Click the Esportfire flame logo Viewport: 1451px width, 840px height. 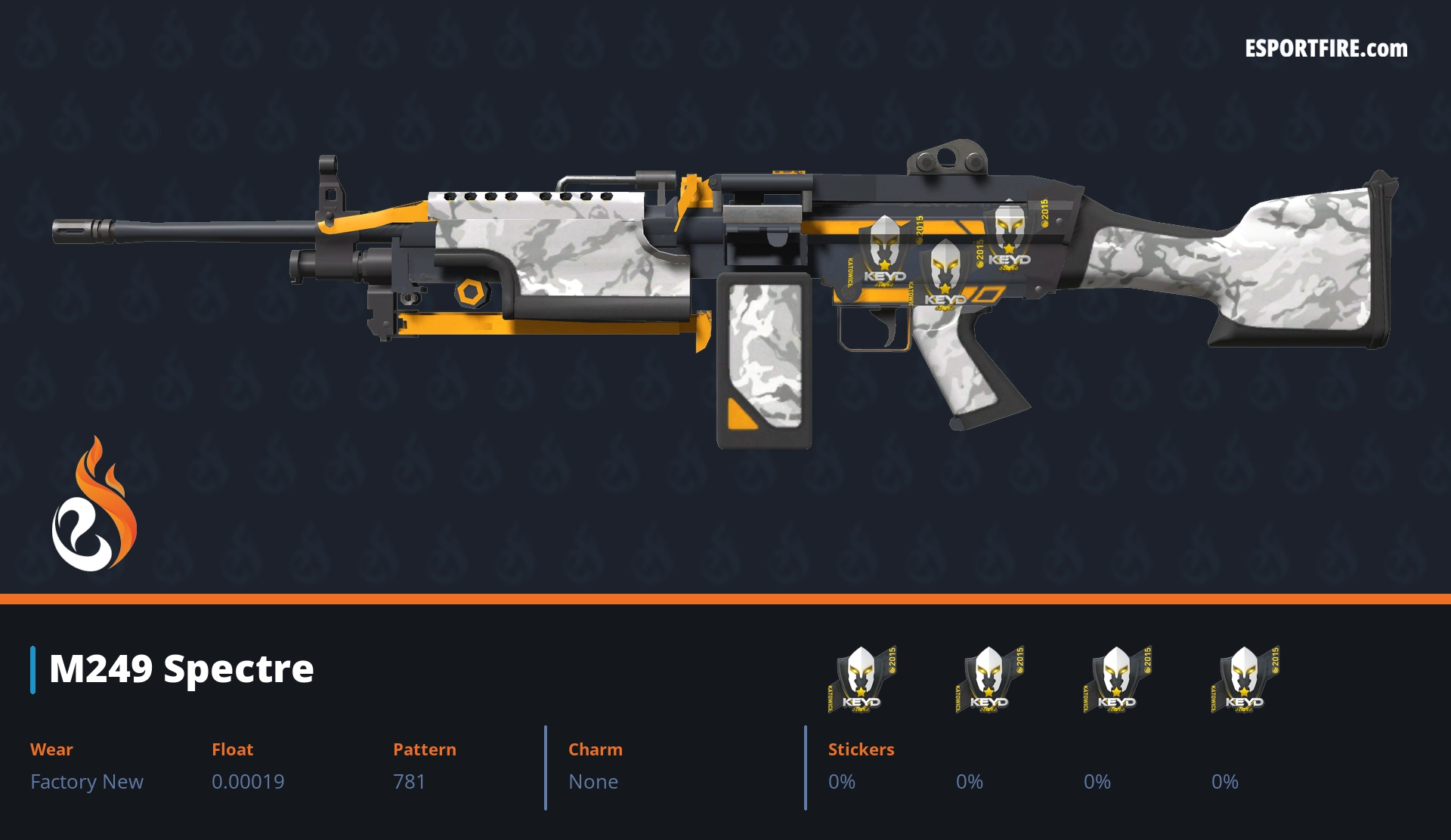tap(94, 505)
